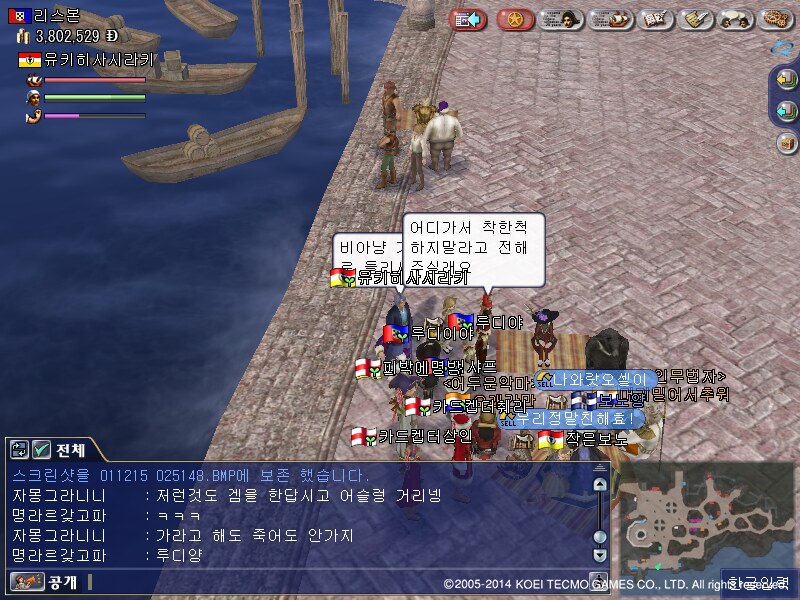Click the yellow arrow side panel button
The height and width of the screenshot is (600, 800).
point(787,80)
